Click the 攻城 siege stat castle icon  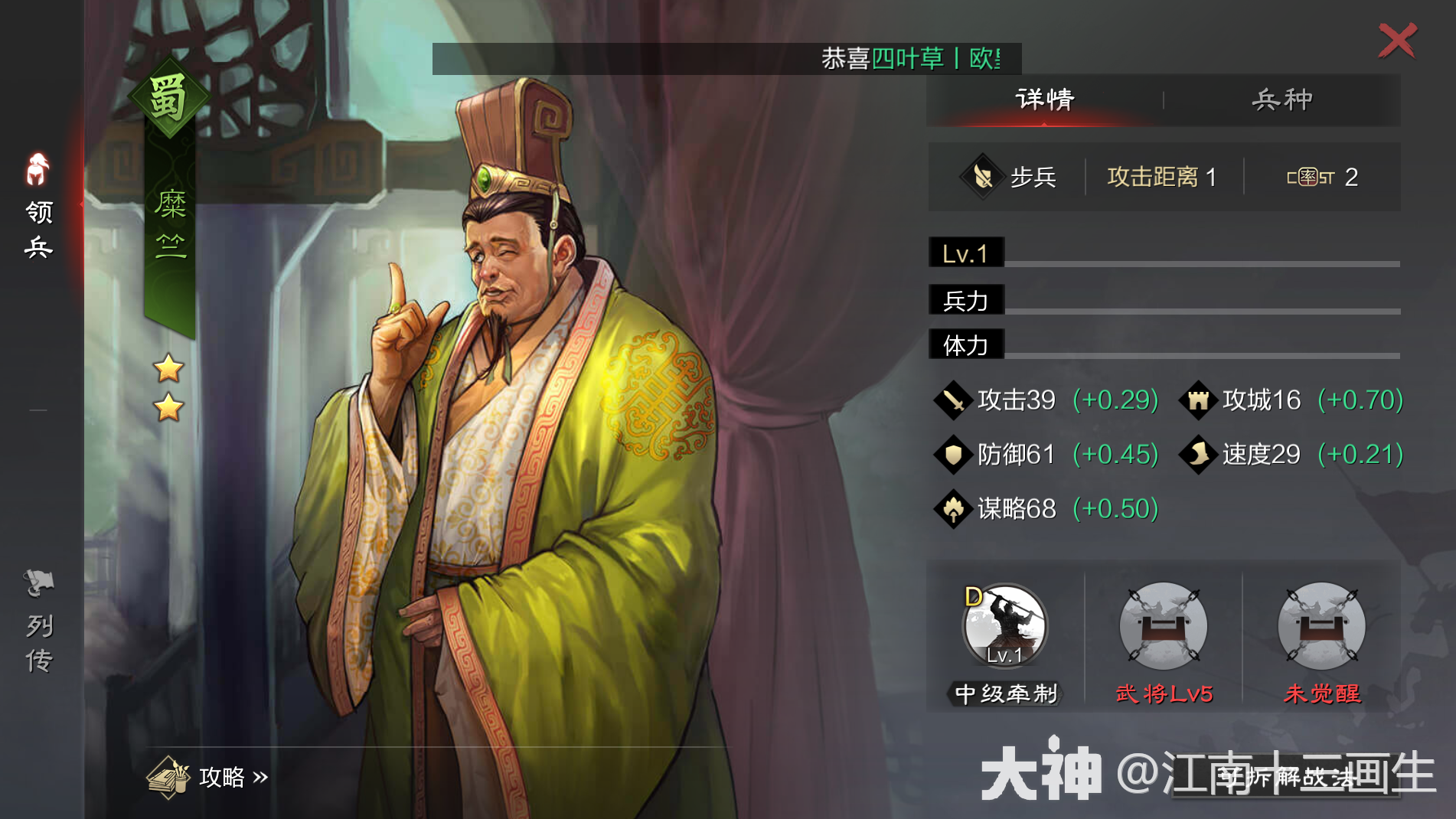[1200, 400]
